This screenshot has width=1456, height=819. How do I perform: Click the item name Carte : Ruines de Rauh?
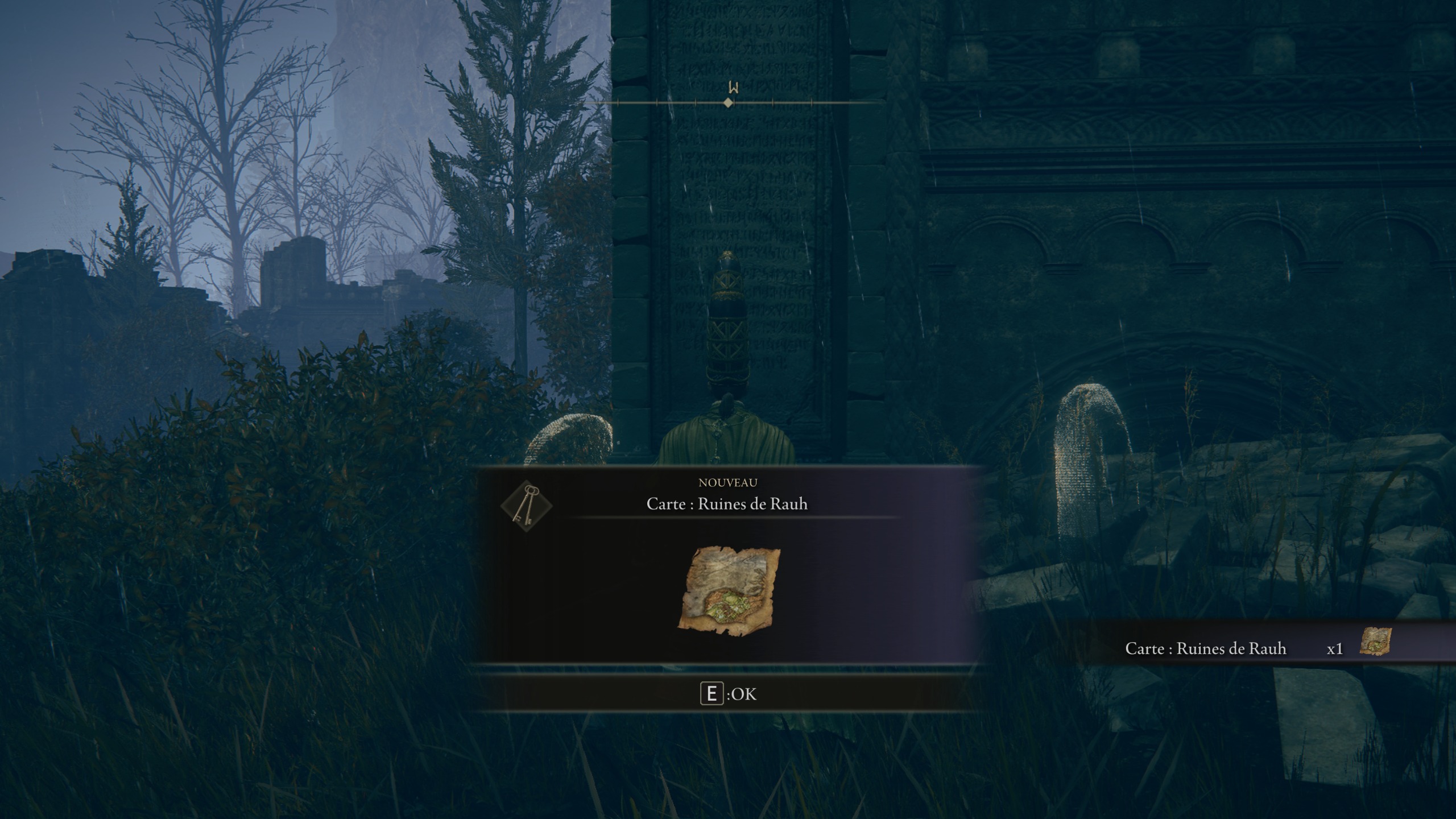point(729,503)
